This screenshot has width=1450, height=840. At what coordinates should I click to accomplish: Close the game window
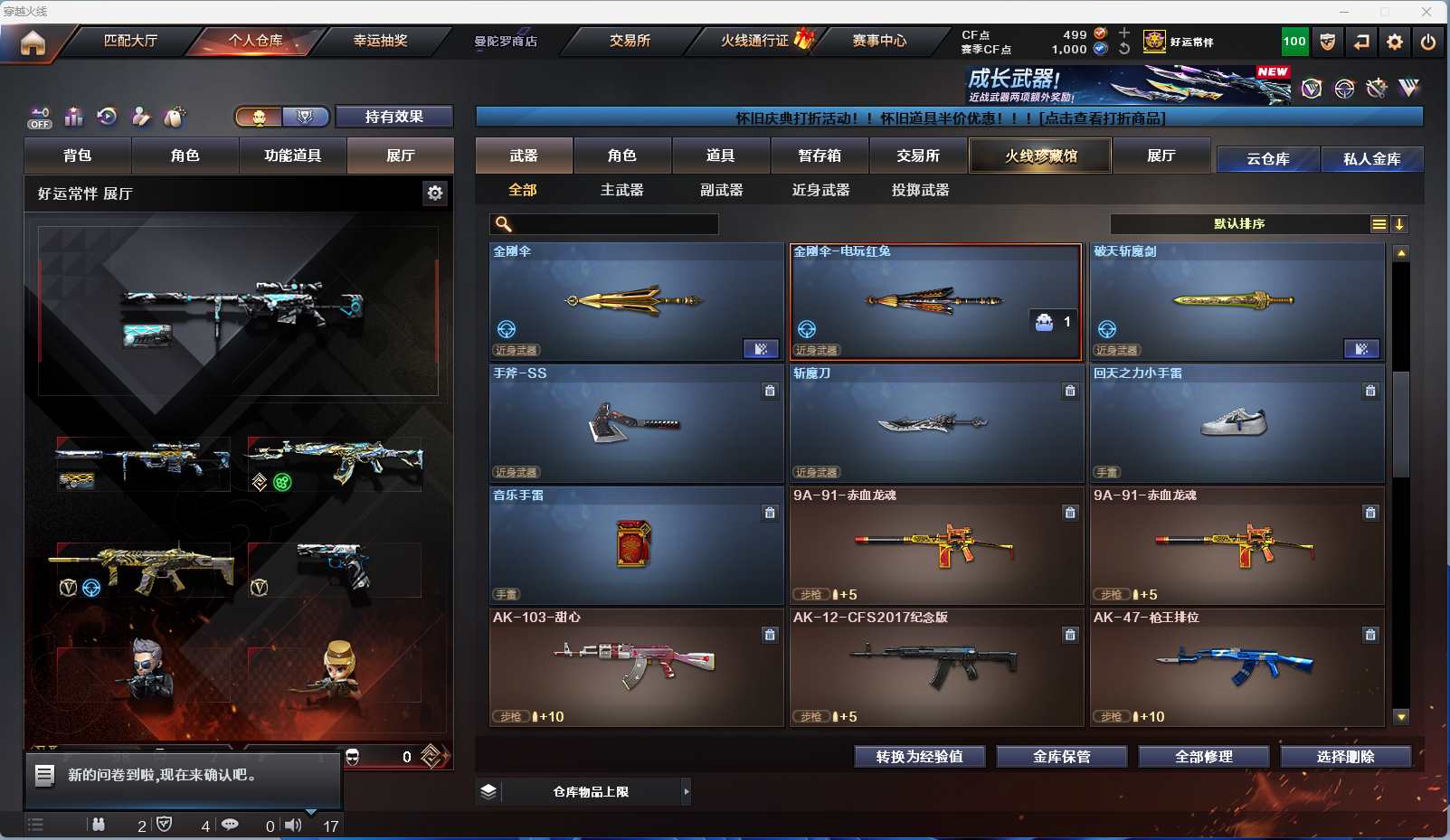click(x=1426, y=12)
